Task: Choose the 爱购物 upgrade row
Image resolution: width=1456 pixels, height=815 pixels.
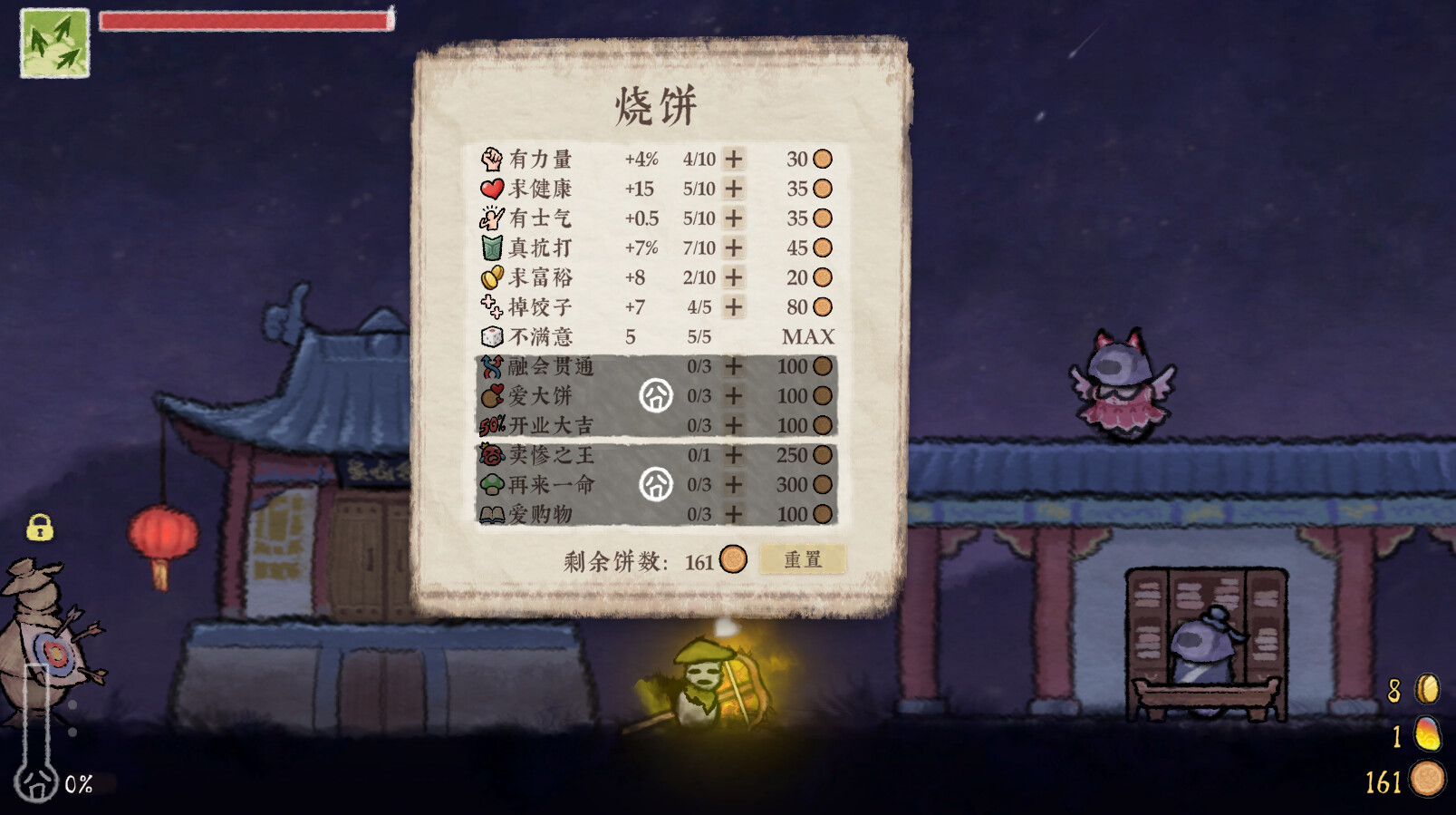Action: 541,514
